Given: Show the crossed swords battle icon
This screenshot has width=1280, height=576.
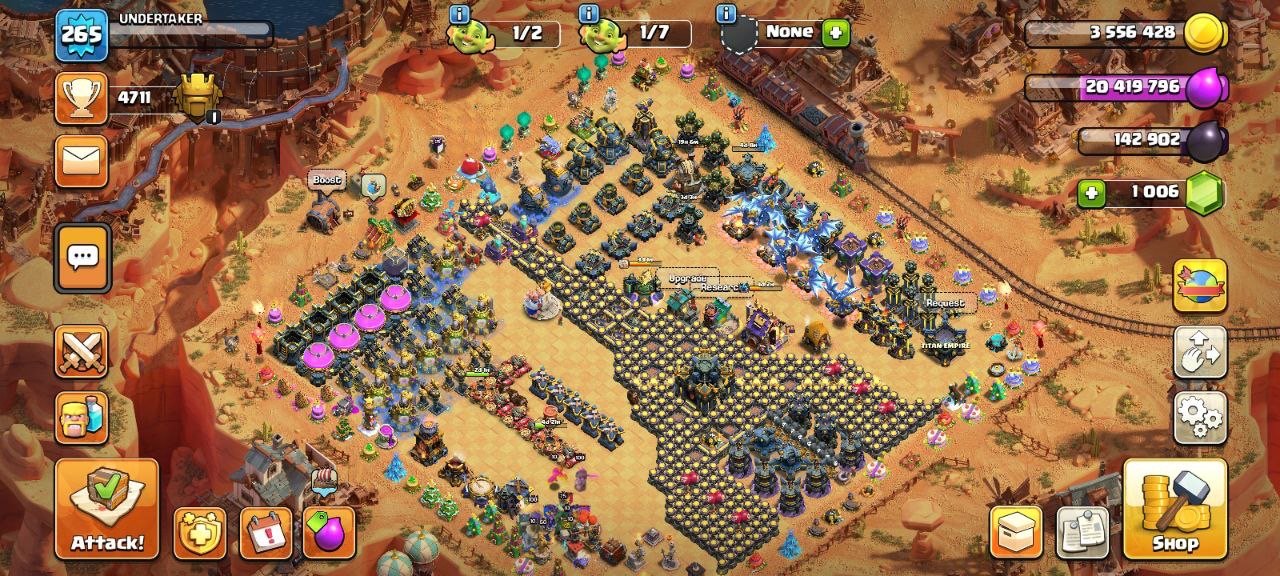Looking at the screenshot, I should pyautogui.click(x=81, y=351).
